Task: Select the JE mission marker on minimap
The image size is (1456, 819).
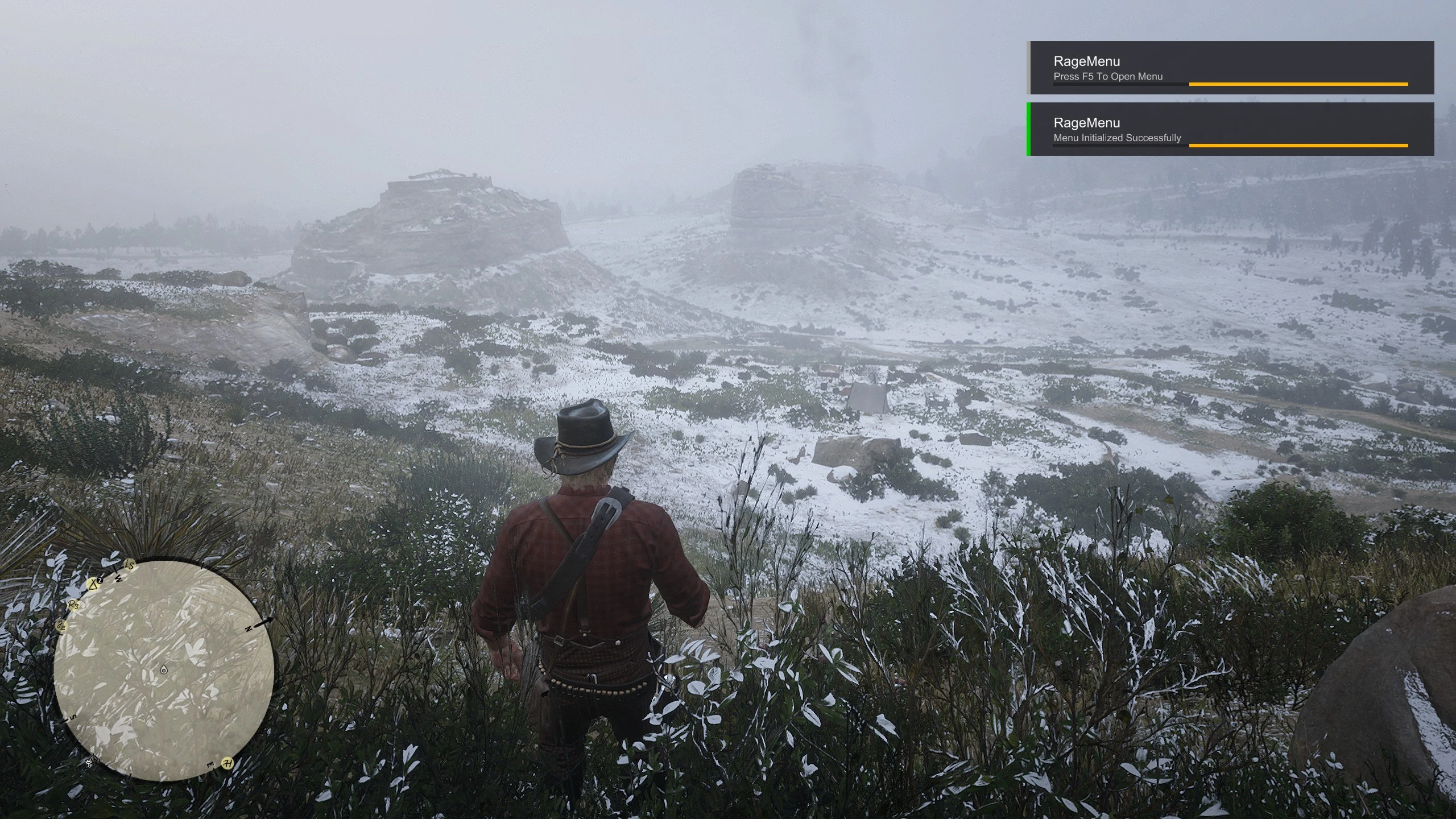Action: pos(61,626)
